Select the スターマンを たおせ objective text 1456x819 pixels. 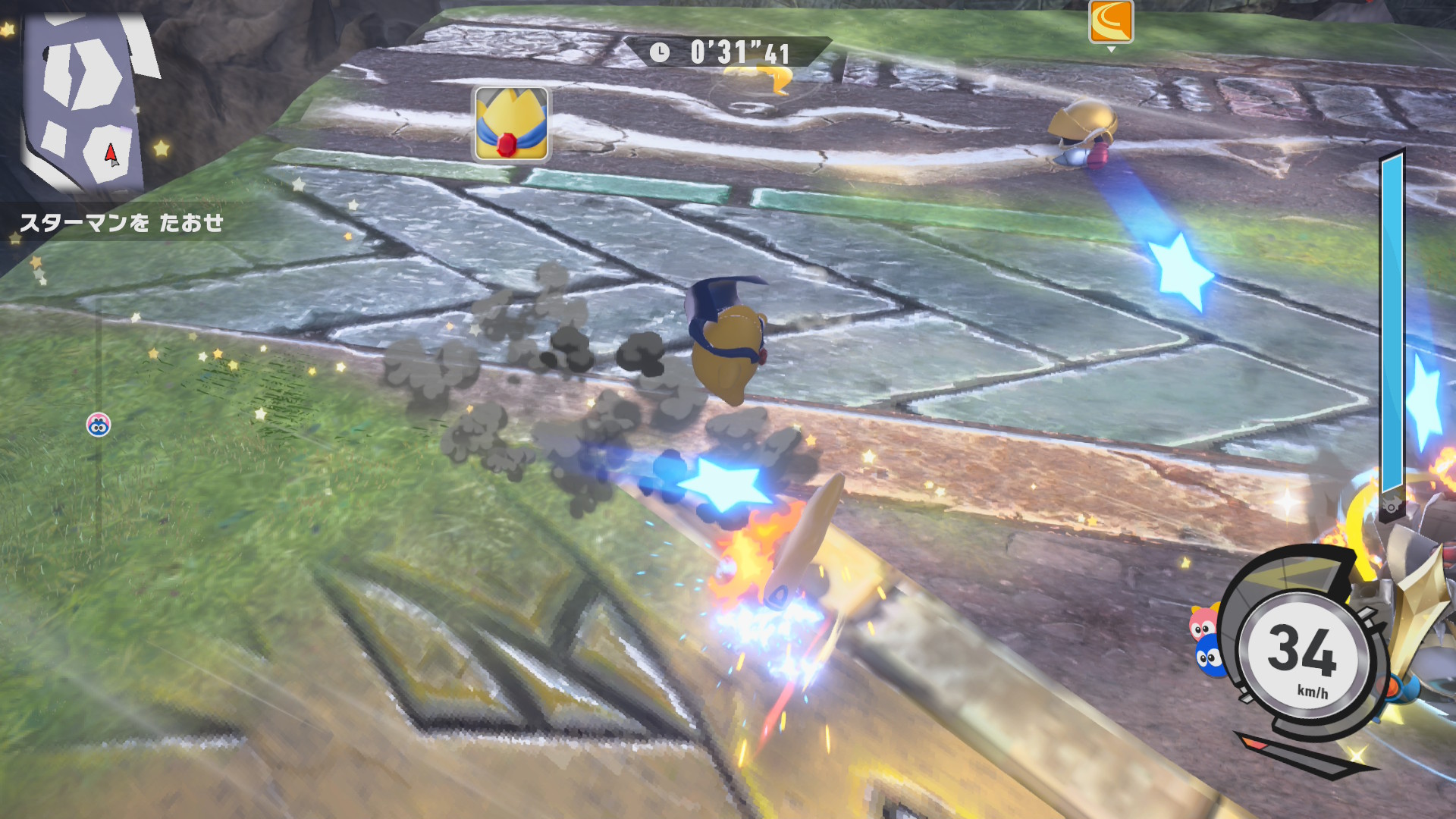click(x=121, y=223)
